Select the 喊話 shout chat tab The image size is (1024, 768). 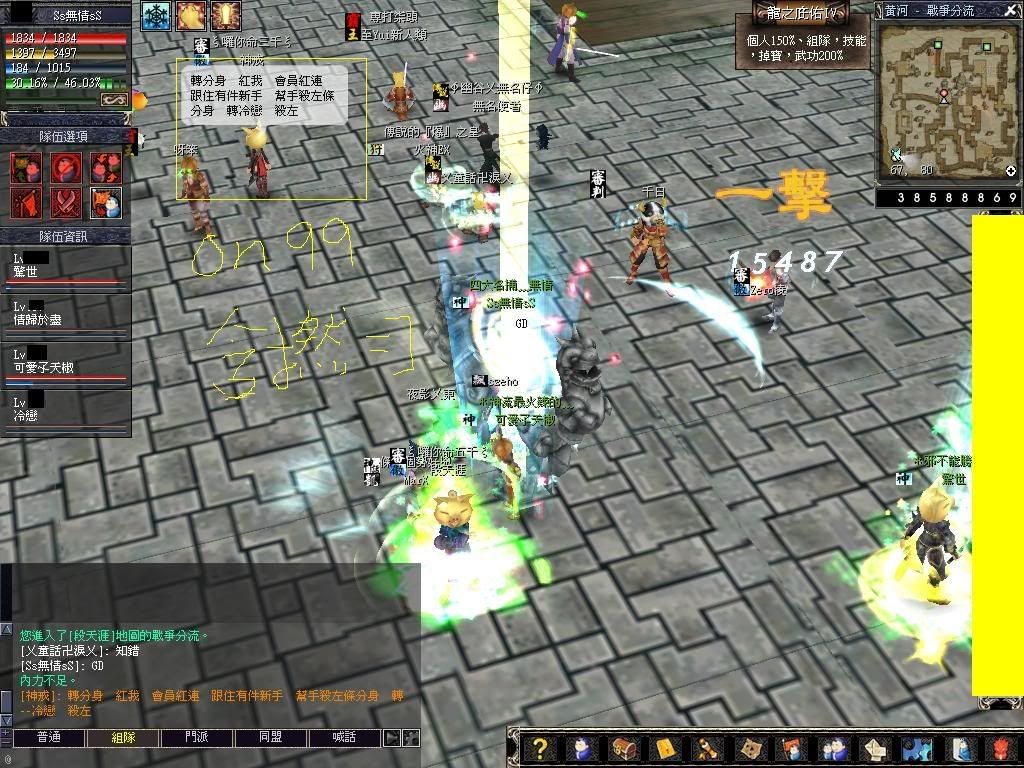pos(345,738)
